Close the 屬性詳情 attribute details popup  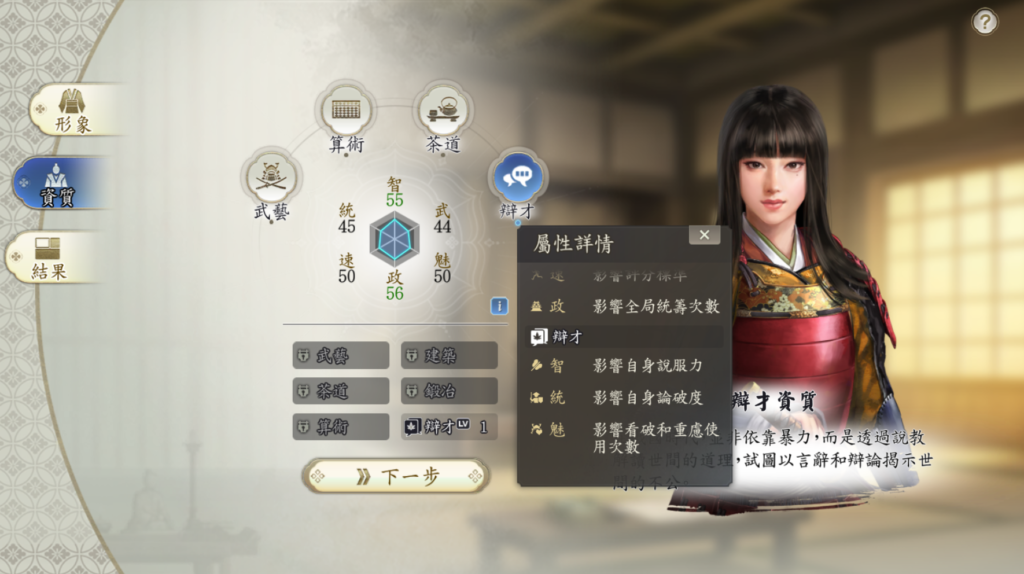coord(704,235)
